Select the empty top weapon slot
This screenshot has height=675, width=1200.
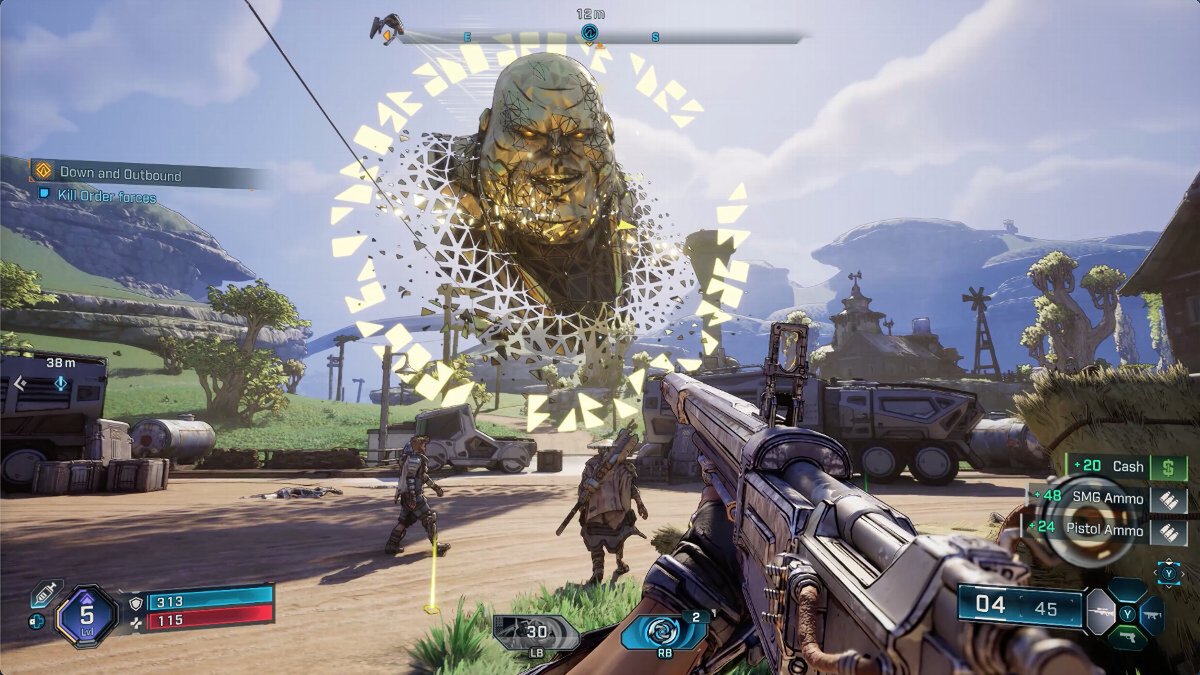tap(1127, 590)
